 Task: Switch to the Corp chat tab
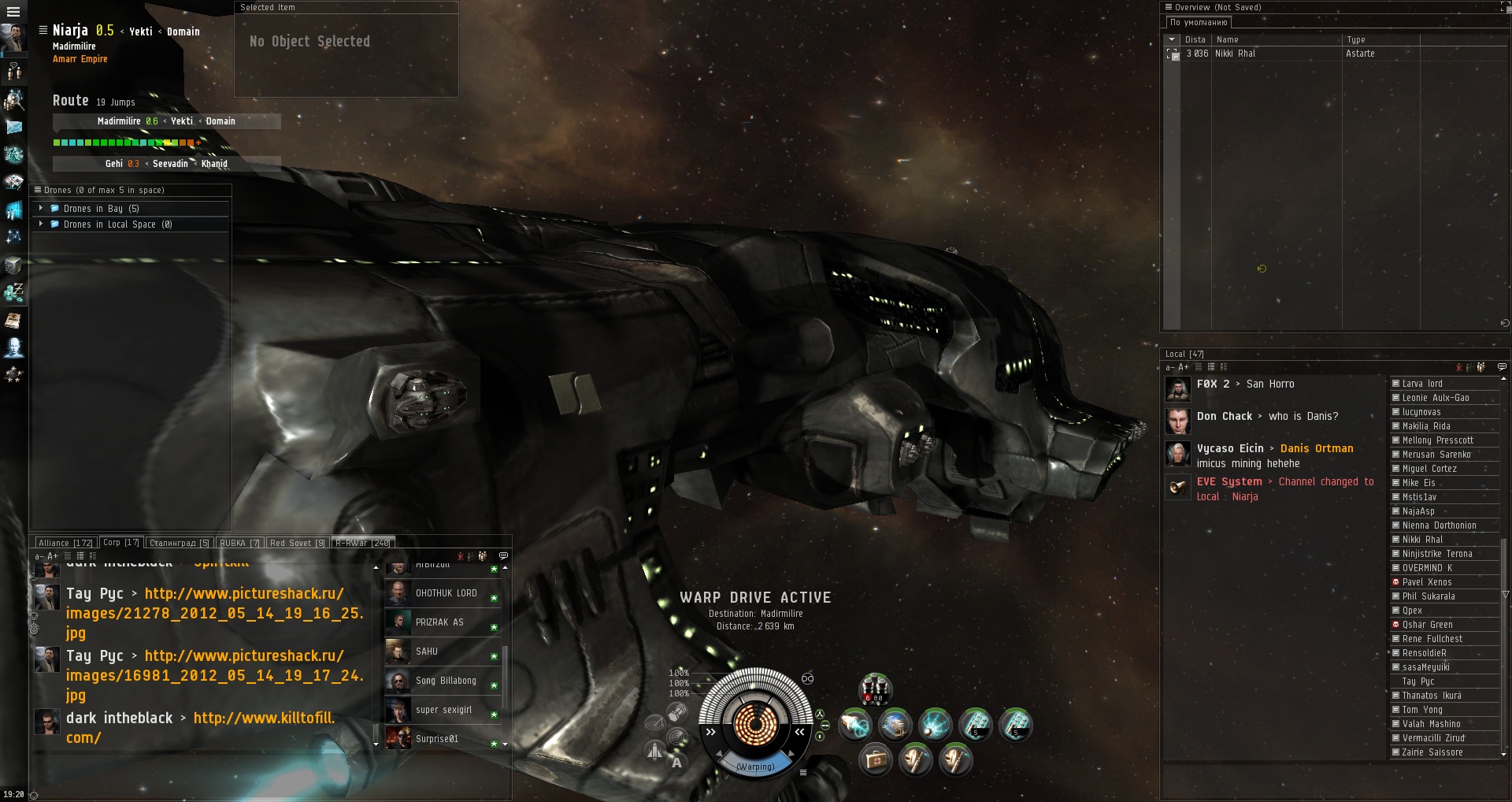tap(120, 543)
